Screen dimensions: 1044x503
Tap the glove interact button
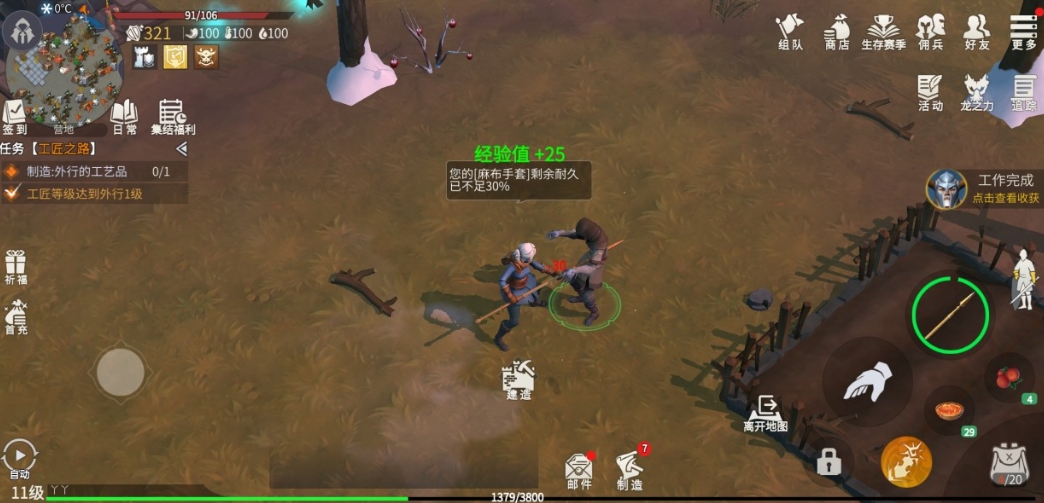tap(866, 383)
